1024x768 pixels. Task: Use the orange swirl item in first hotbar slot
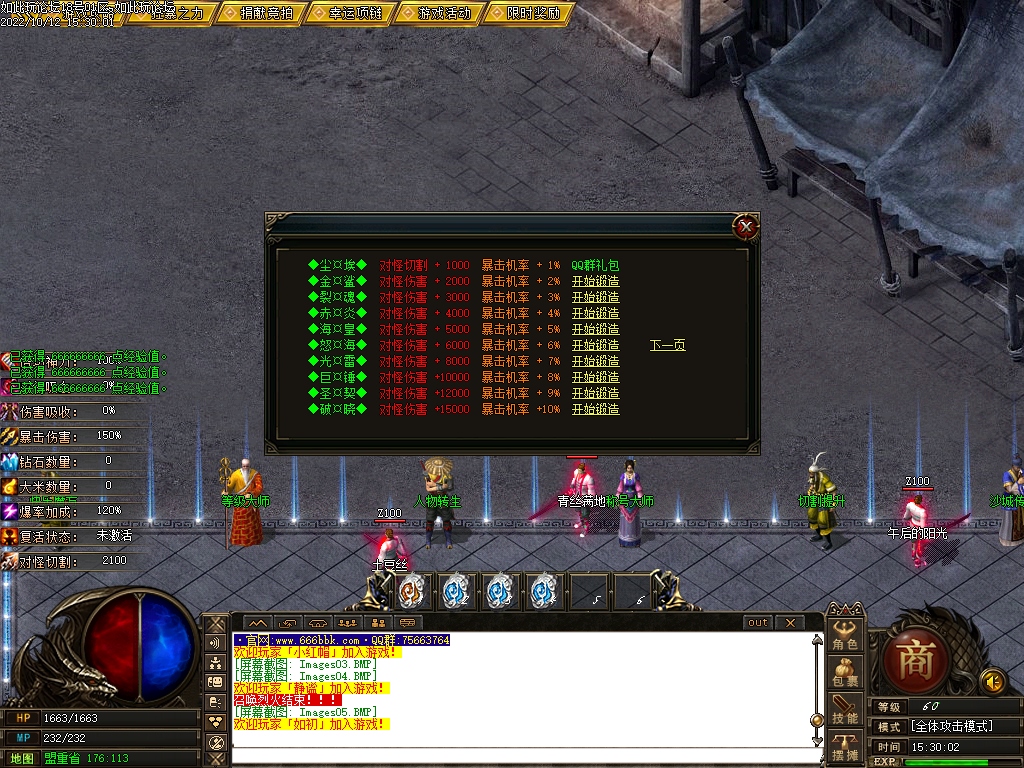412,591
